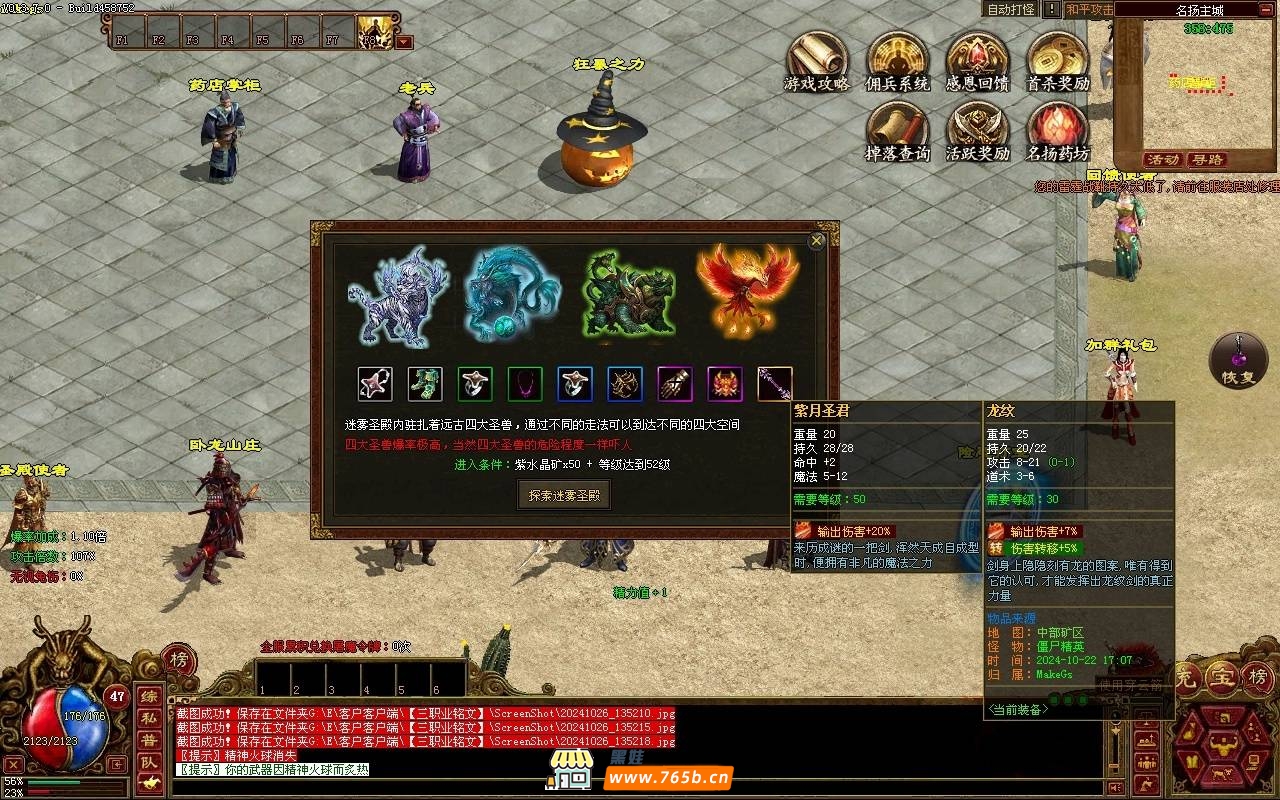Select the 综 general chat channel tab

click(148, 696)
